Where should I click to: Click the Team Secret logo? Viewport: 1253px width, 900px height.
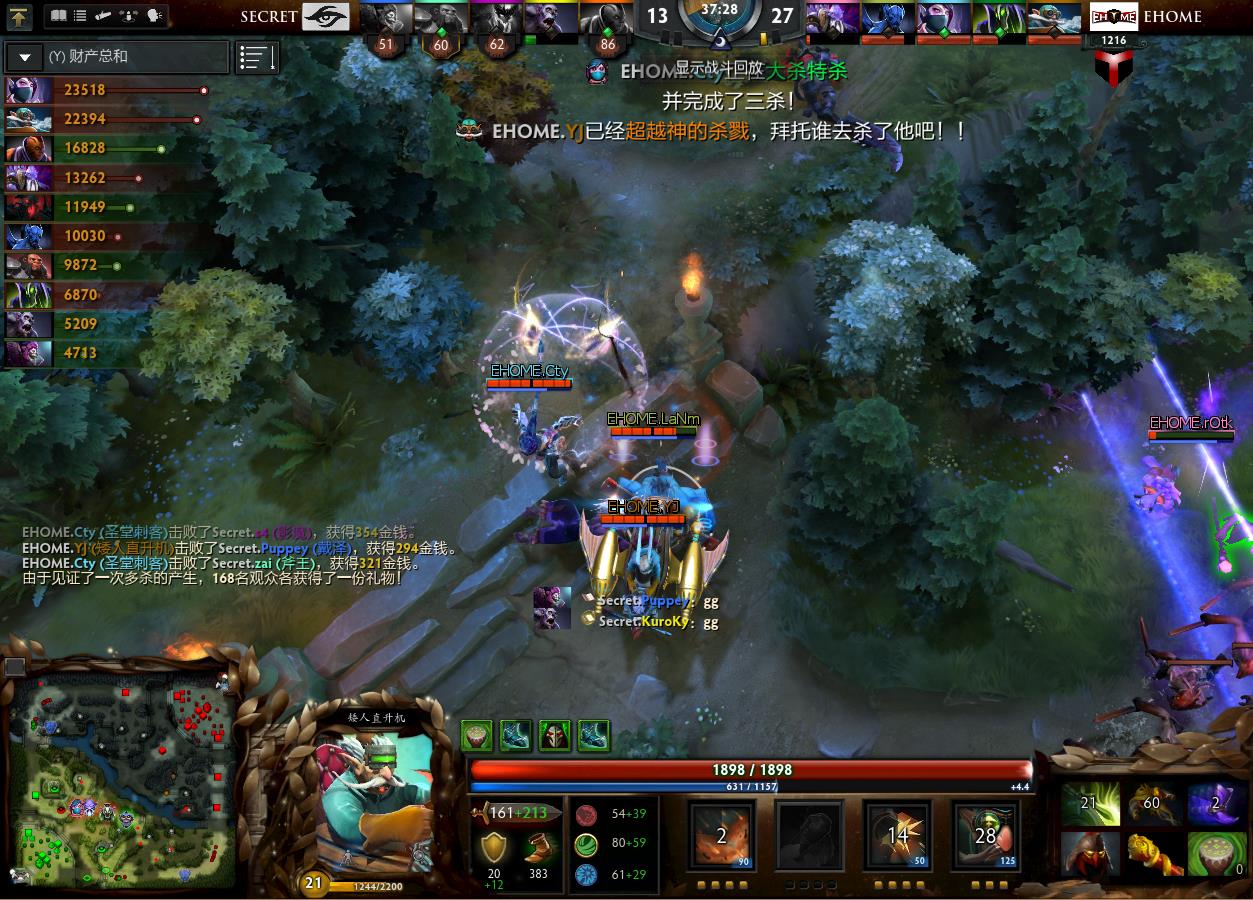click(x=325, y=16)
